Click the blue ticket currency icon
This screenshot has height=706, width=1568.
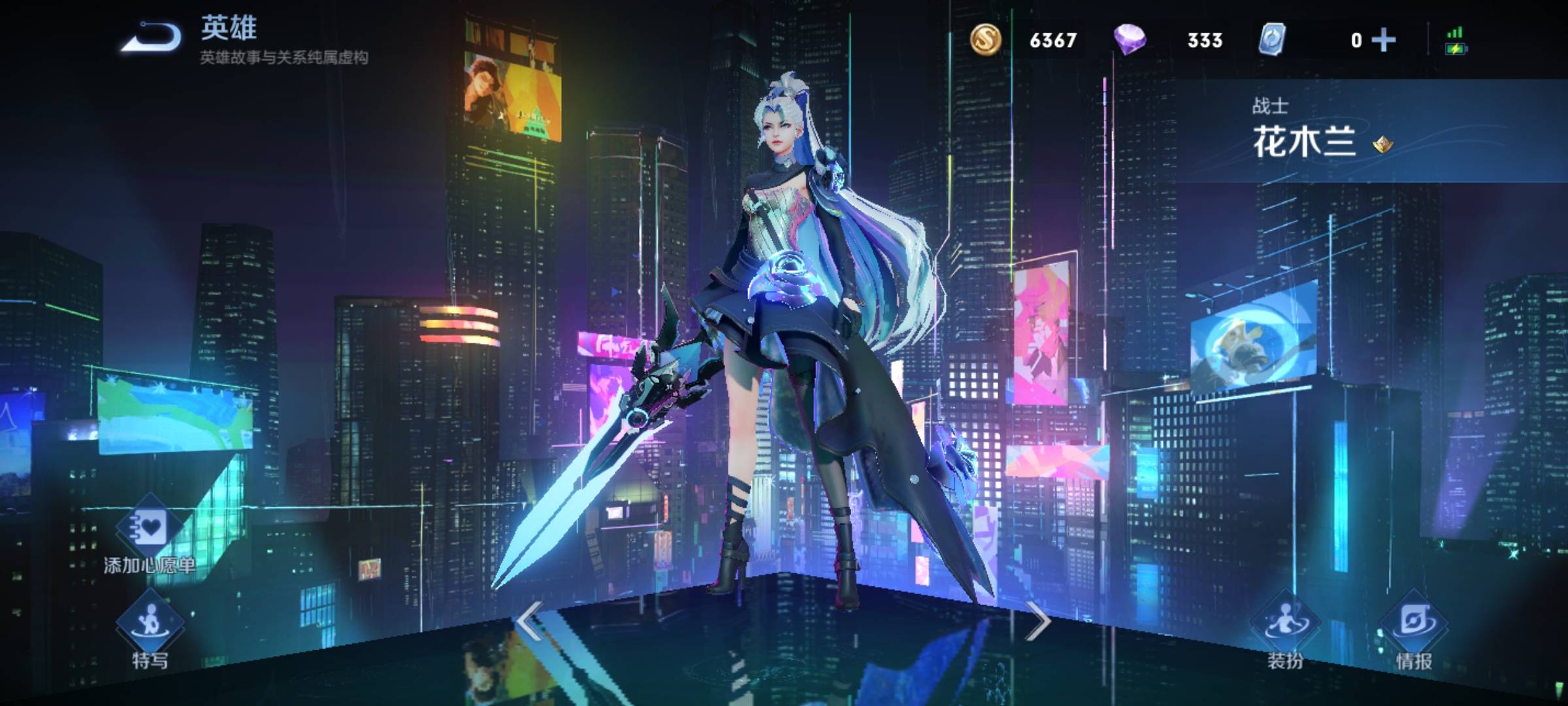click(1272, 39)
